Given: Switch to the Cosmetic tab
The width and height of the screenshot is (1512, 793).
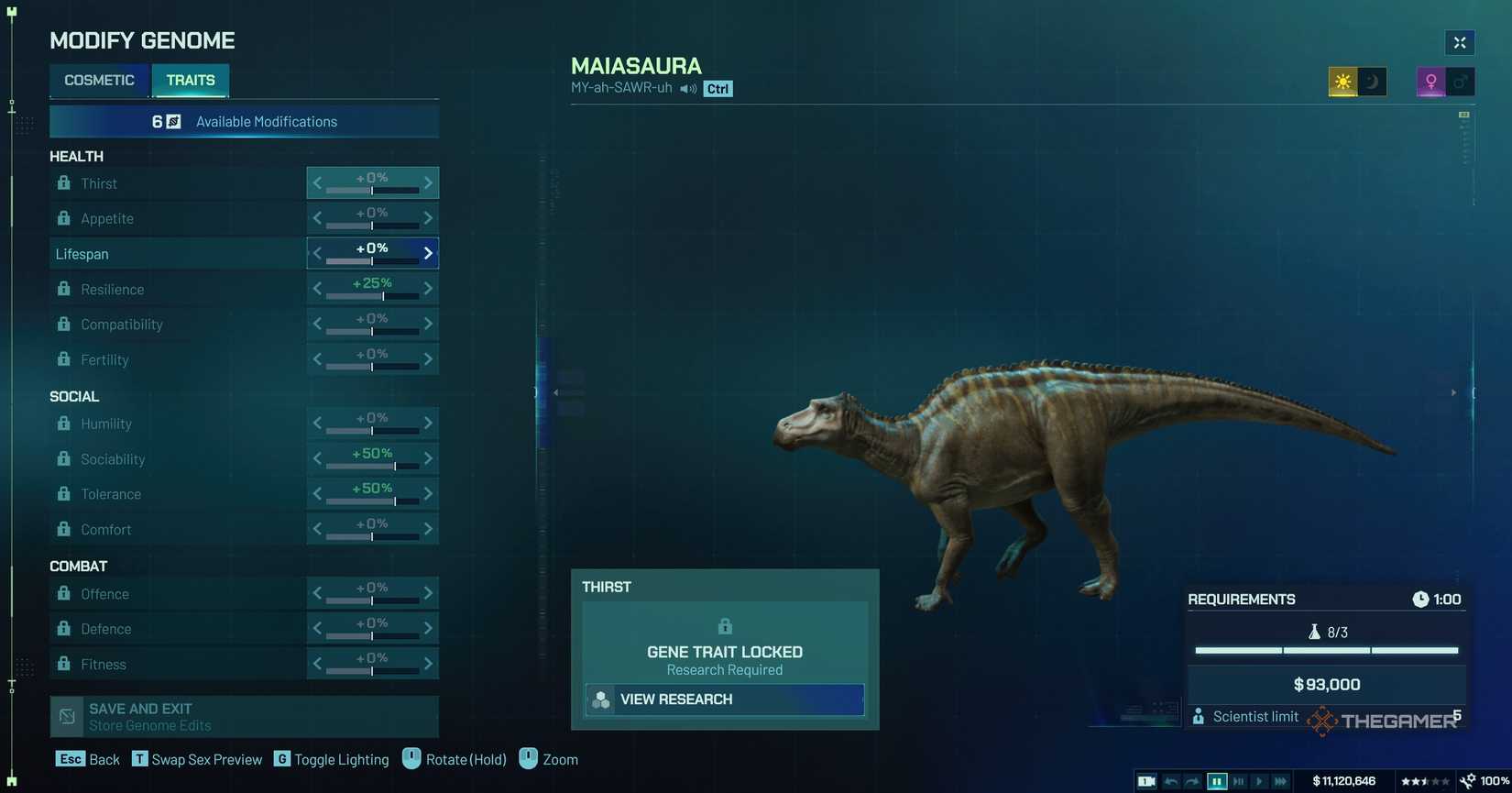Looking at the screenshot, I should pyautogui.click(x=99, y=80).
